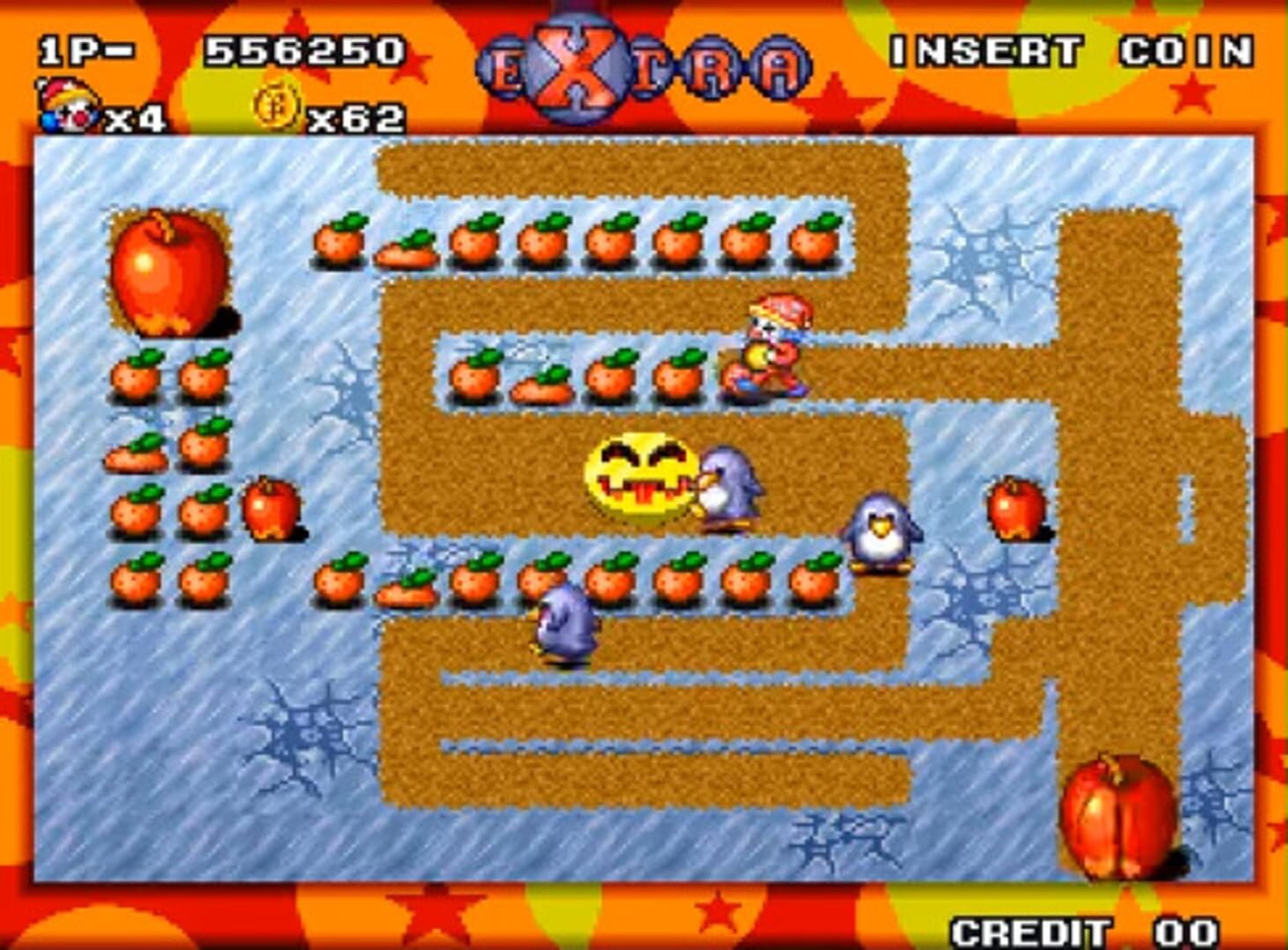The height and width of the screenshot is (950, 1288).
Task: Click the small red apple on the left side
Action: coord(273,508)
